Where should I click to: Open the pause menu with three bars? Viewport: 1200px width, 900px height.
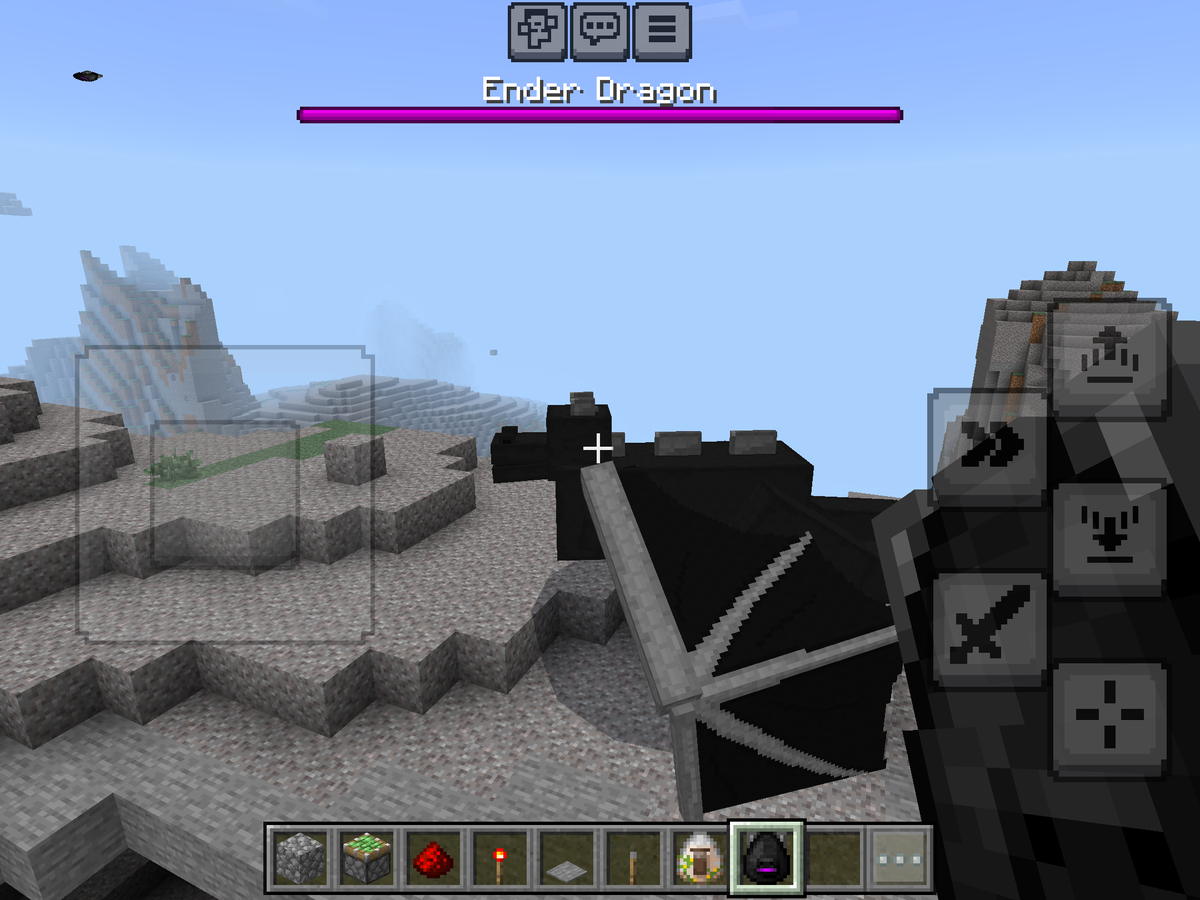tap(660, 32)
